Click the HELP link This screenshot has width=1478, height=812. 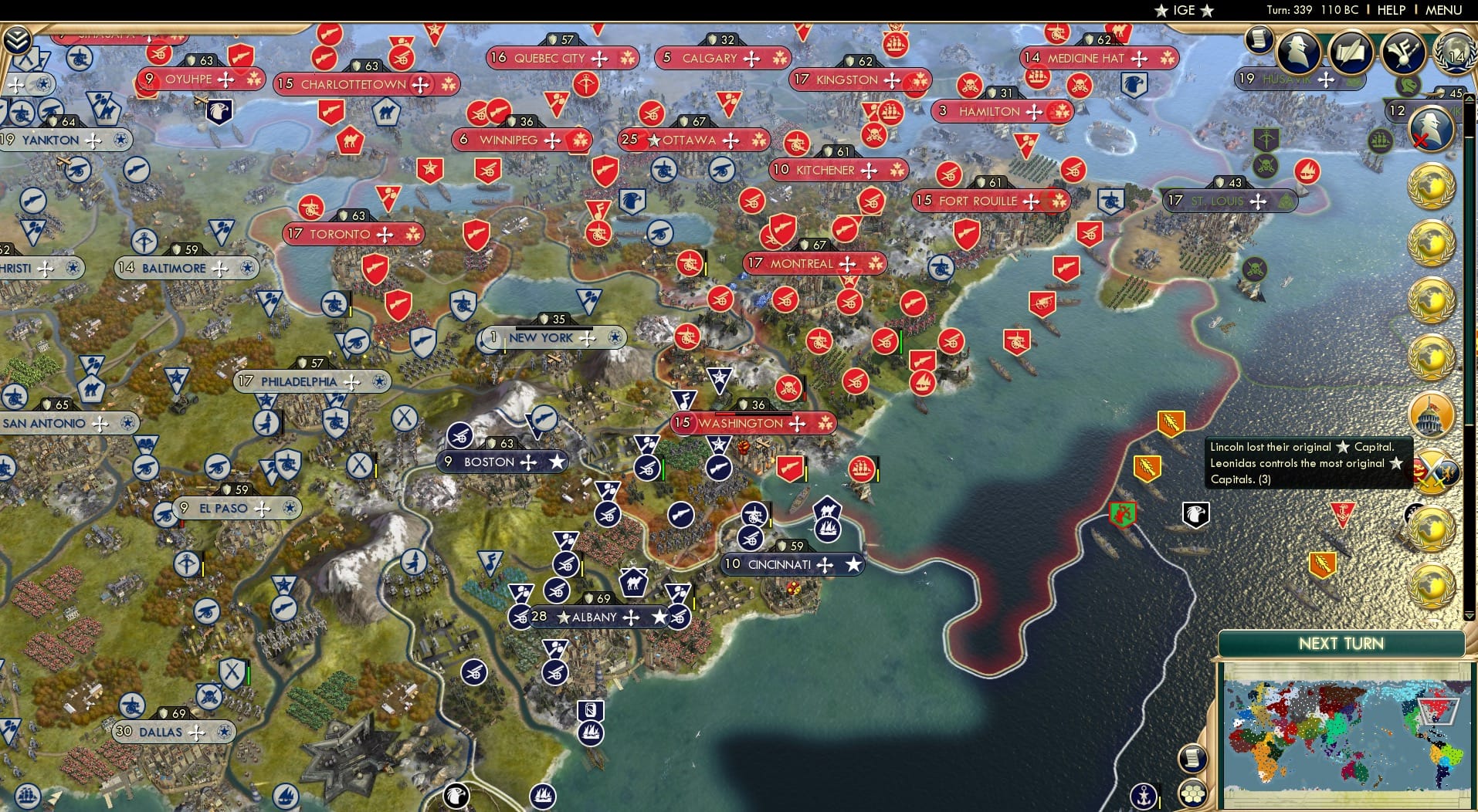(x=1390, y=11)
